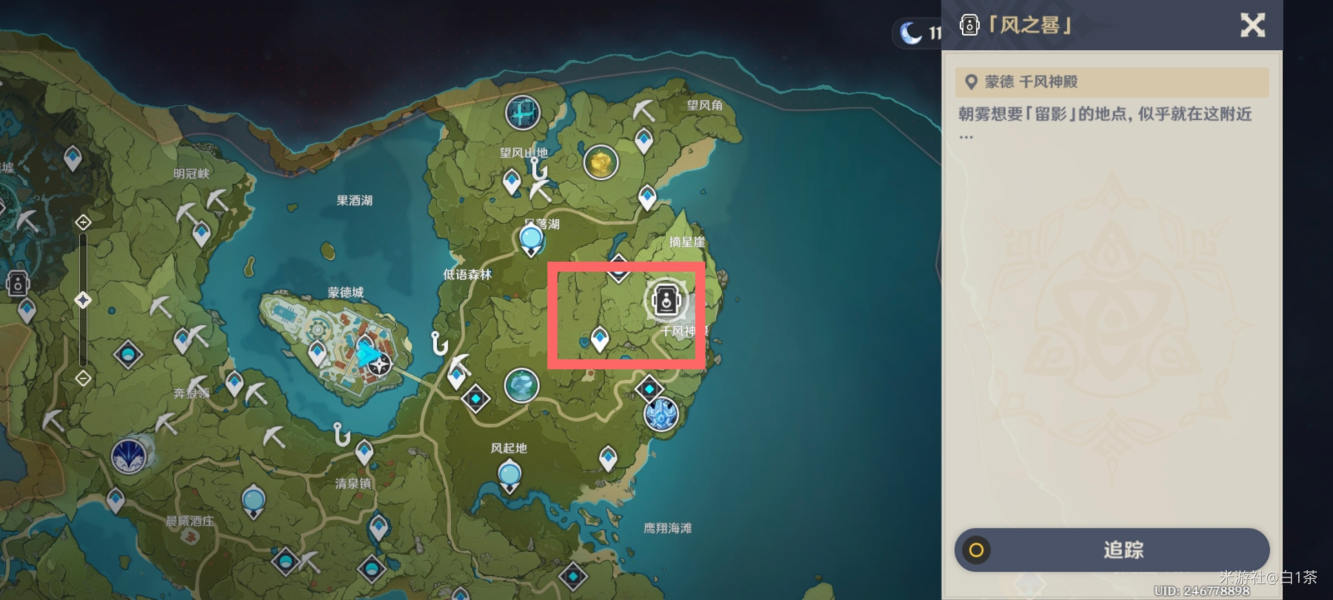This screenshot has height=600, width=1333.
Task: Click the moon icon at the top
Action: tap(910, 33)
